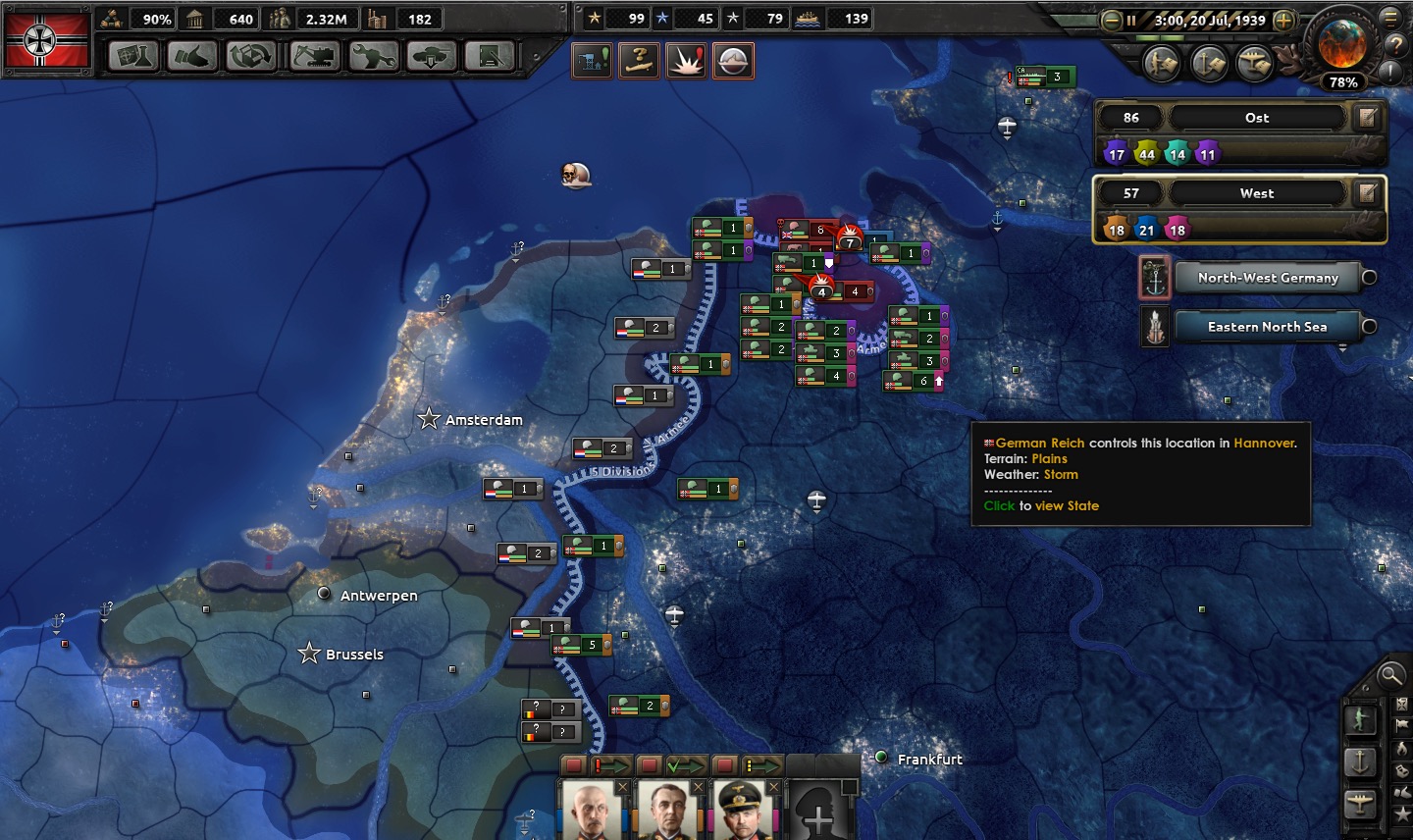Image resolution: width=1413 pixels, height=840 pixels.
Task: Click the add new army plus portrait
Action: click(x=818, y=813)
